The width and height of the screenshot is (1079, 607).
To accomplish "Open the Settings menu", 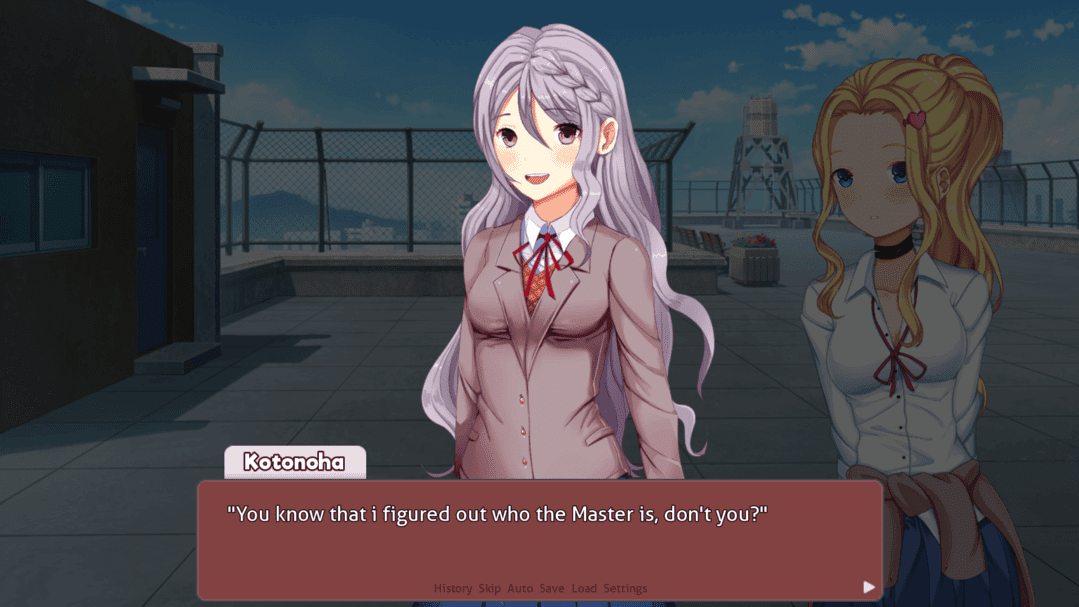I will pos(625,589).
